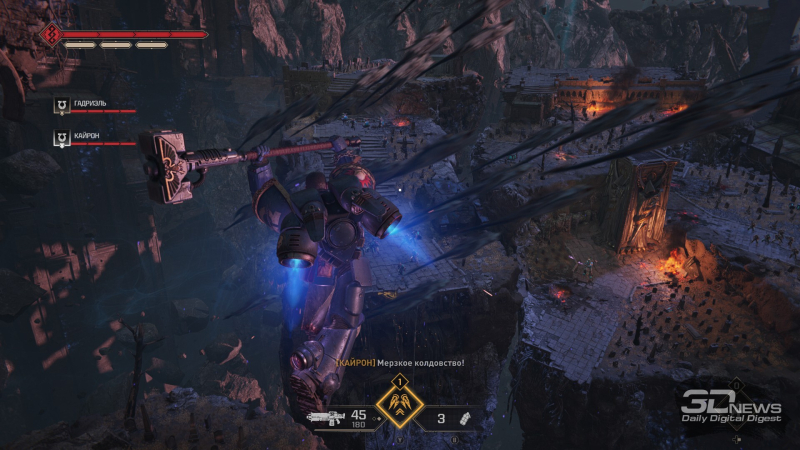This screenshot has height=450, width=800.
Task: Choose the frag grenade icon
Action: coord(464,416)
